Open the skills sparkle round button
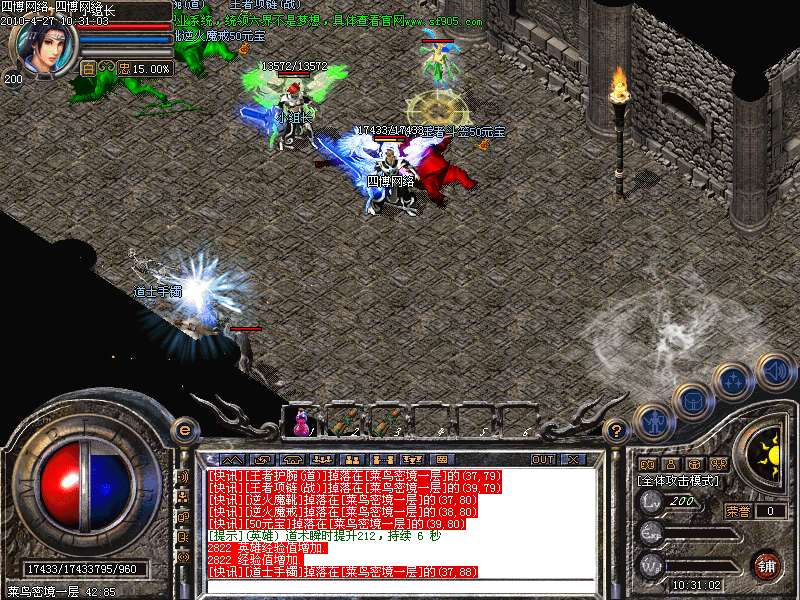The width and height of the screenshot is (800, 600). click(x=733, y=381)
